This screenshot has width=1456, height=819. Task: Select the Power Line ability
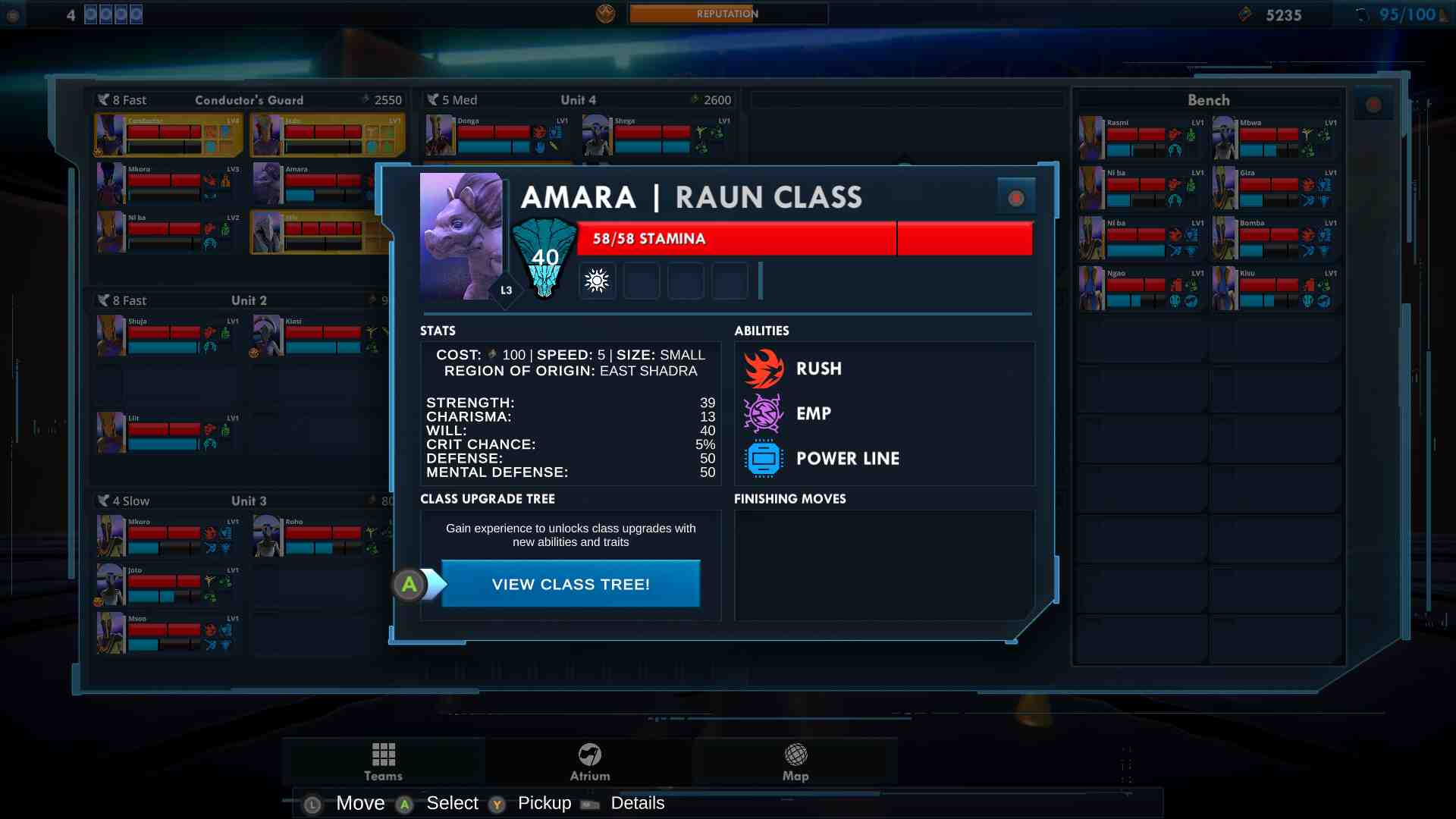[x=847, y=459]
